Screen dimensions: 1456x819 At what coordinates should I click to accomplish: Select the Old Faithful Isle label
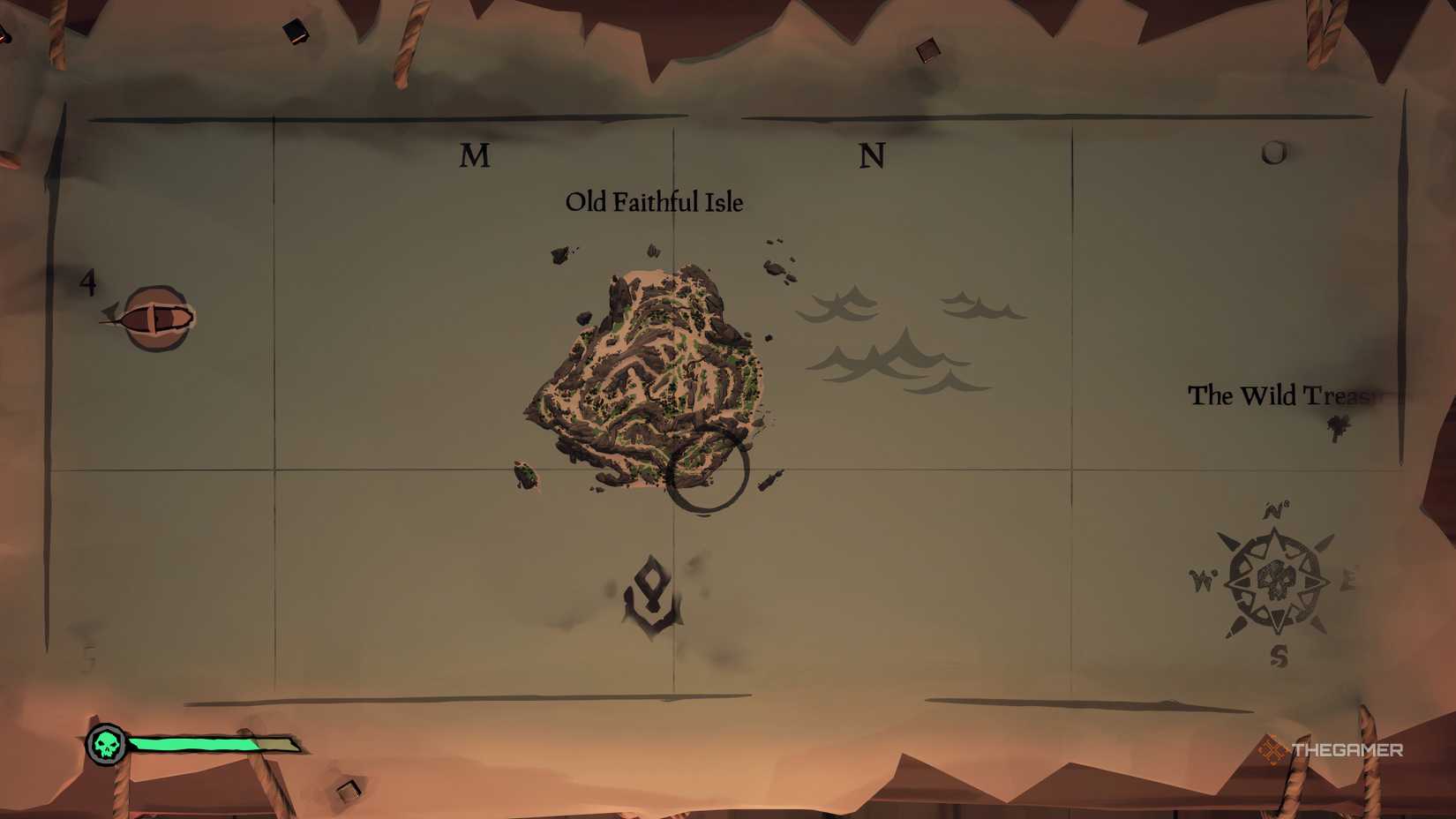point(654,202)
